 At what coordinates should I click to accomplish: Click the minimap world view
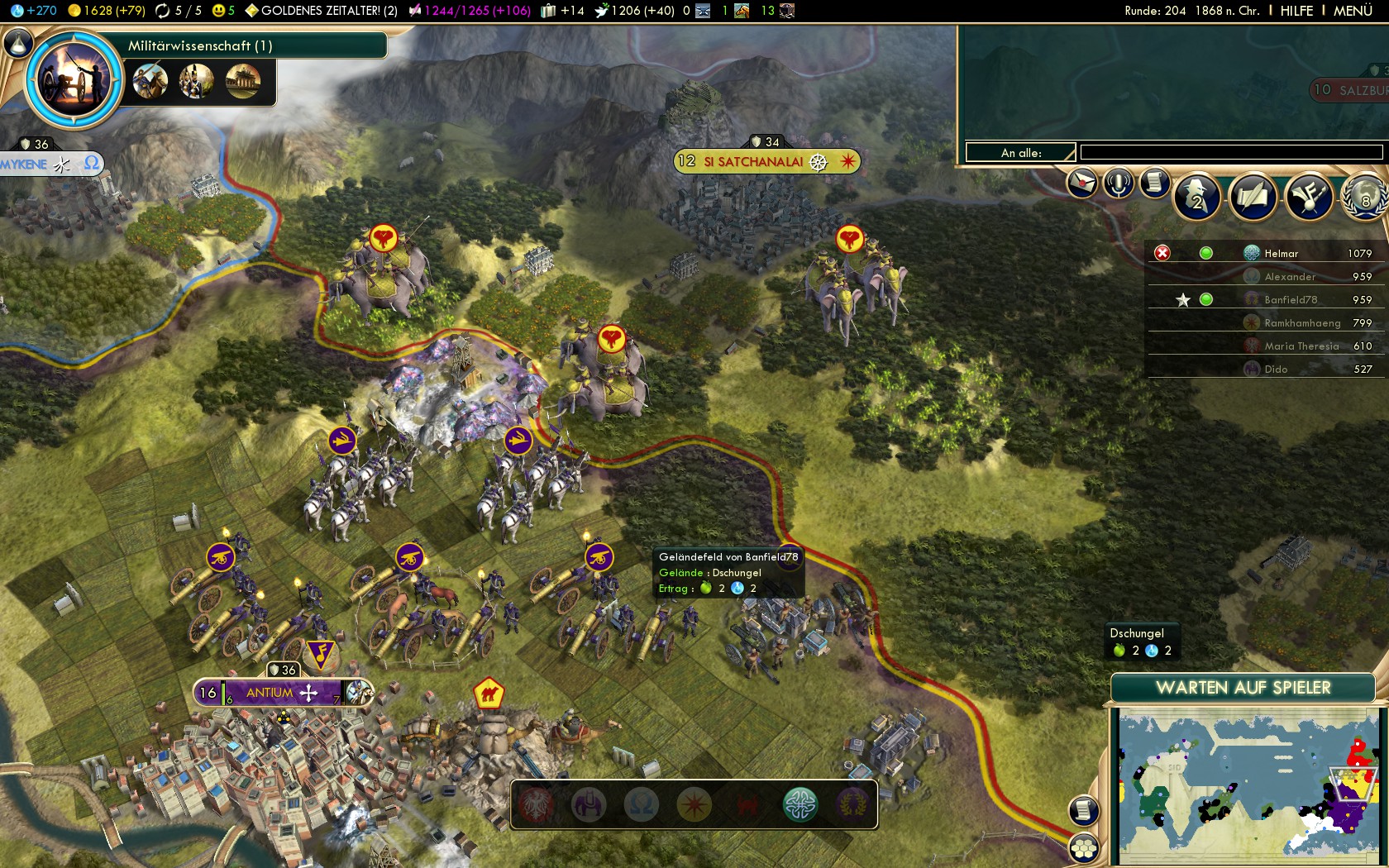[x=1247, y=785]
